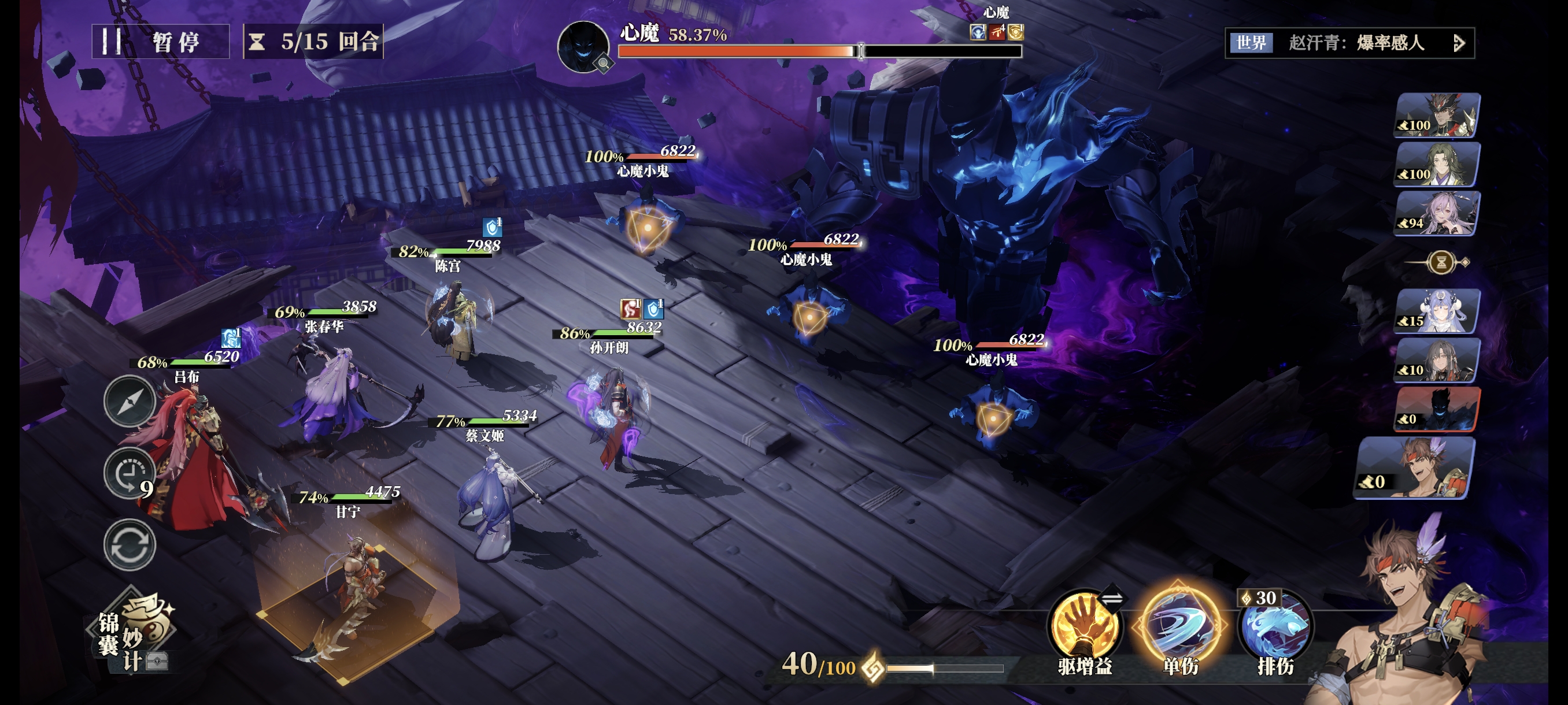
Task: Use the 单伤 single-target skill
Action: click(x=1179, y=626)
